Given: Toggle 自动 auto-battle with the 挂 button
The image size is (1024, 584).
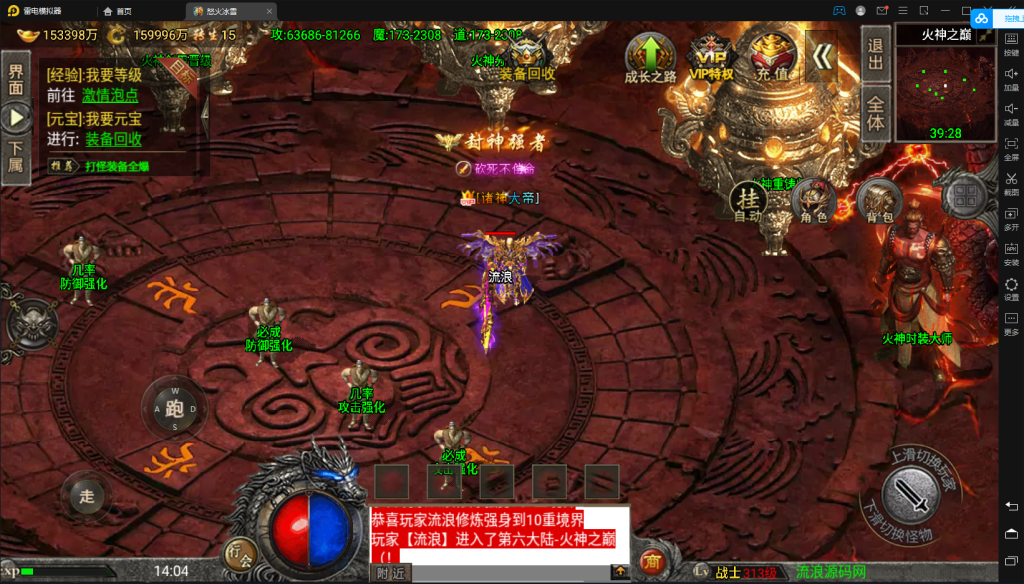Looking at the screenshot, I should point(747,201).
